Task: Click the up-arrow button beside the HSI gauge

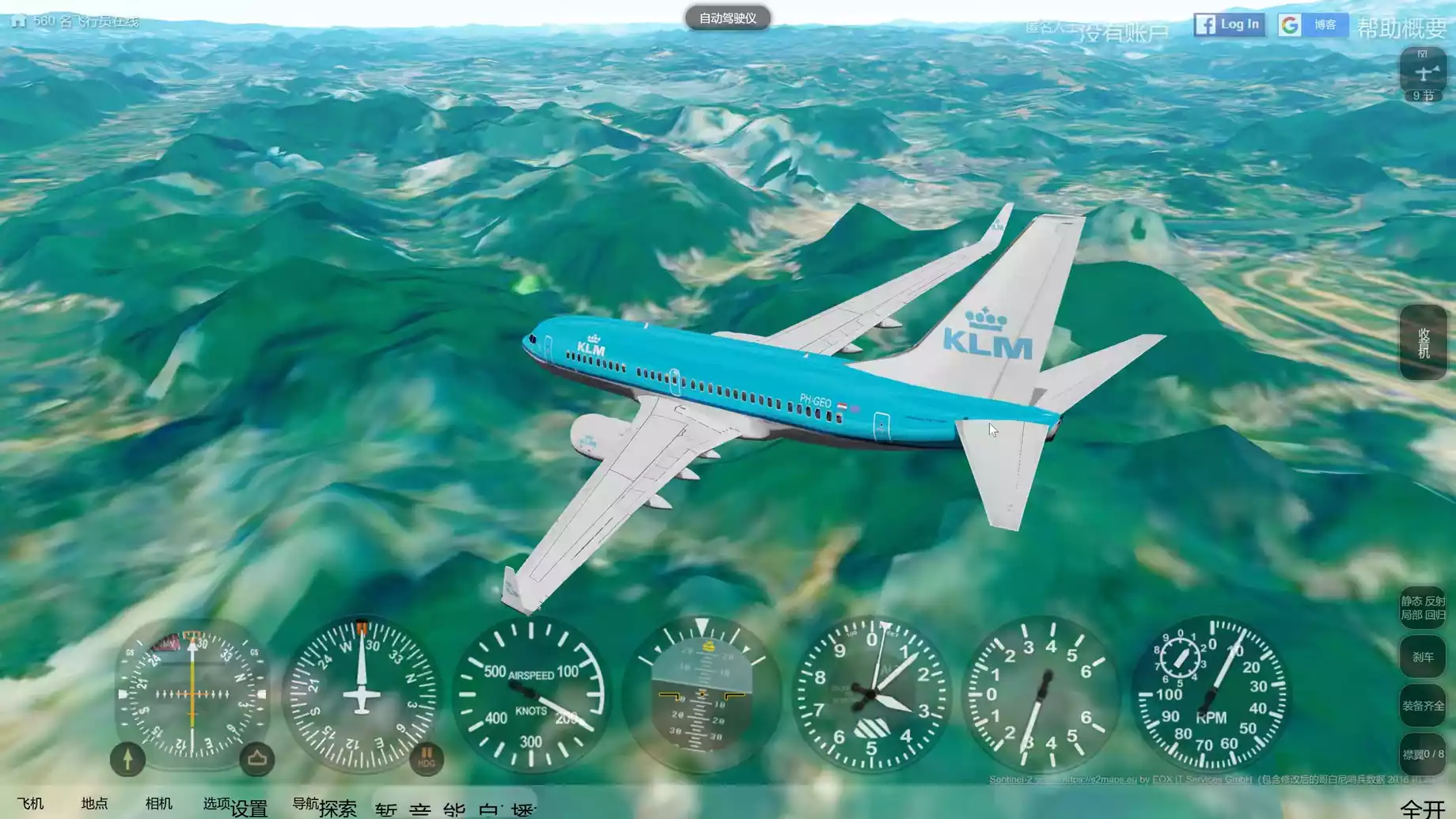Action: [x=127, y=759]
